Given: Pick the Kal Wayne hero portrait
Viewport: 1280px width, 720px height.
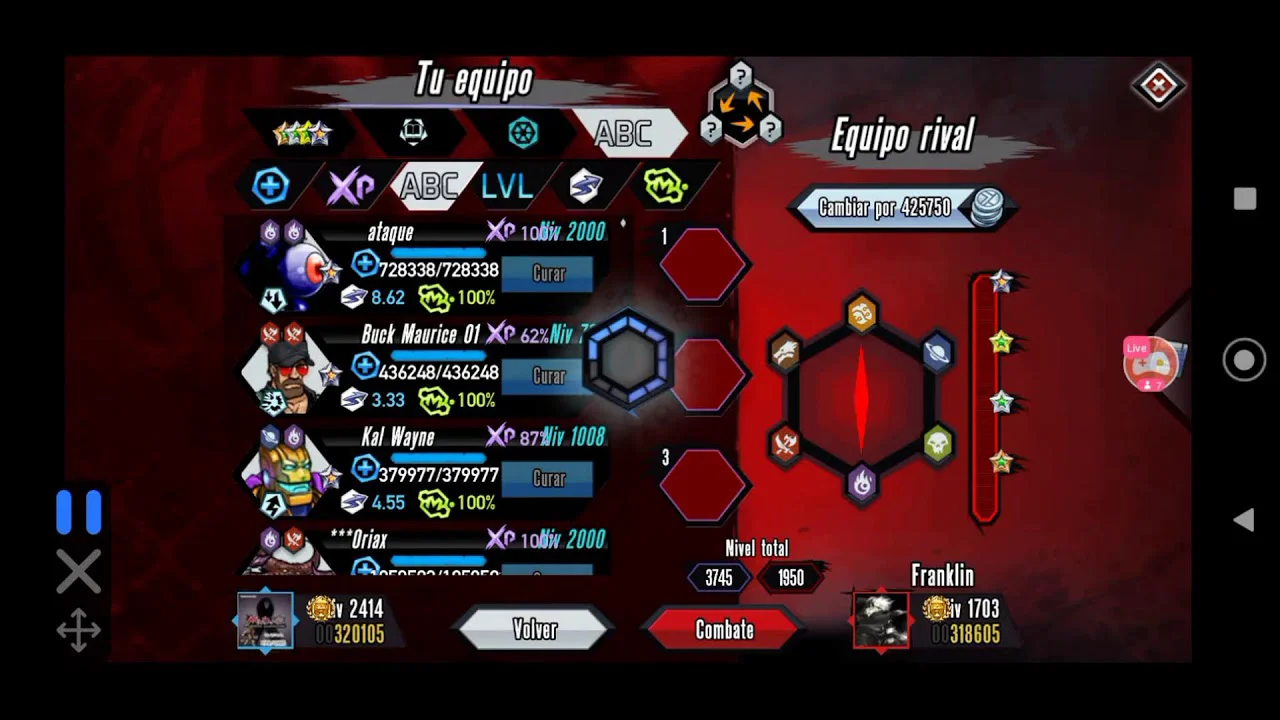Looking at the screenshot, I should pos(290,475).
